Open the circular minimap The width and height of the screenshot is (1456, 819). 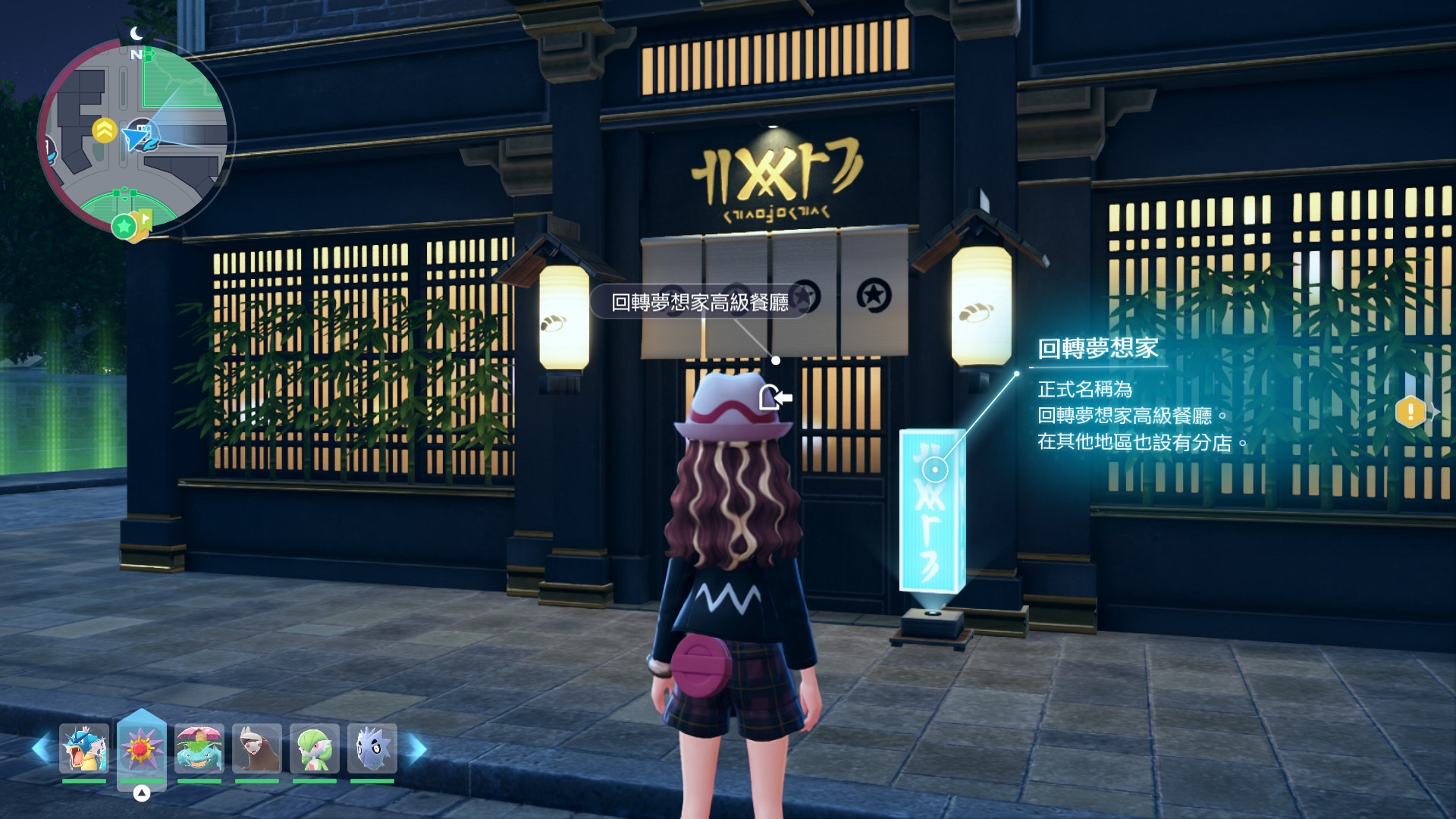135,136
